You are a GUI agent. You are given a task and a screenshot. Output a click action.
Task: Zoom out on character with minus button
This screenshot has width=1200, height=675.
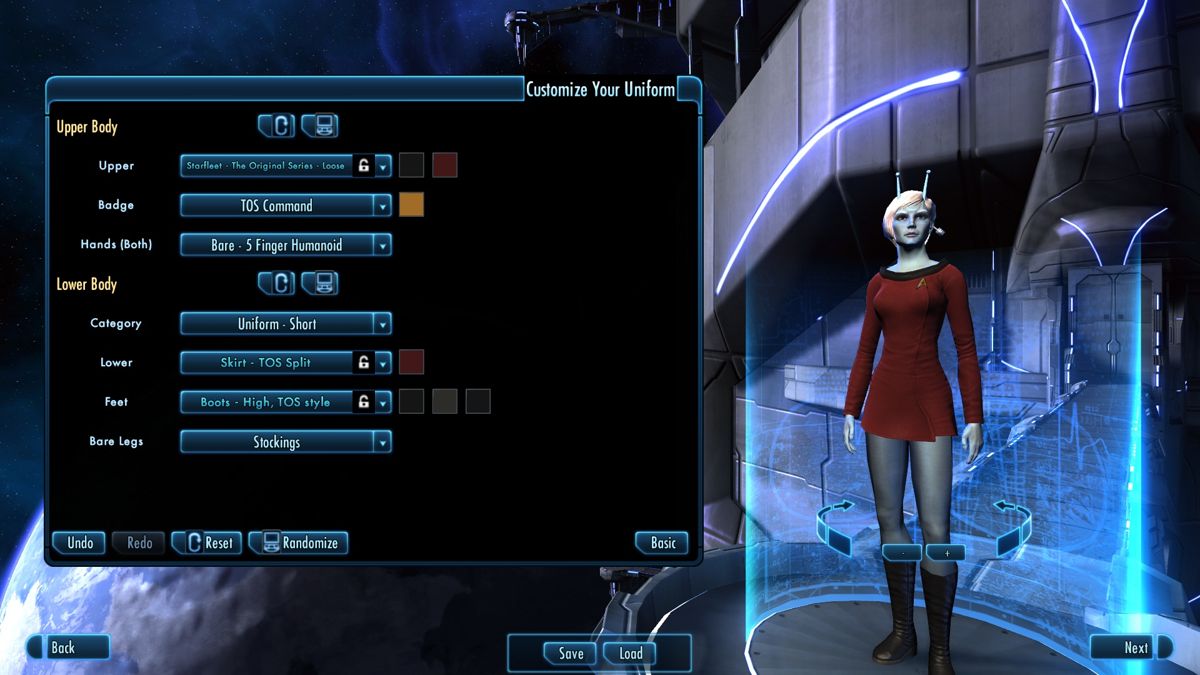pos(903,552)
